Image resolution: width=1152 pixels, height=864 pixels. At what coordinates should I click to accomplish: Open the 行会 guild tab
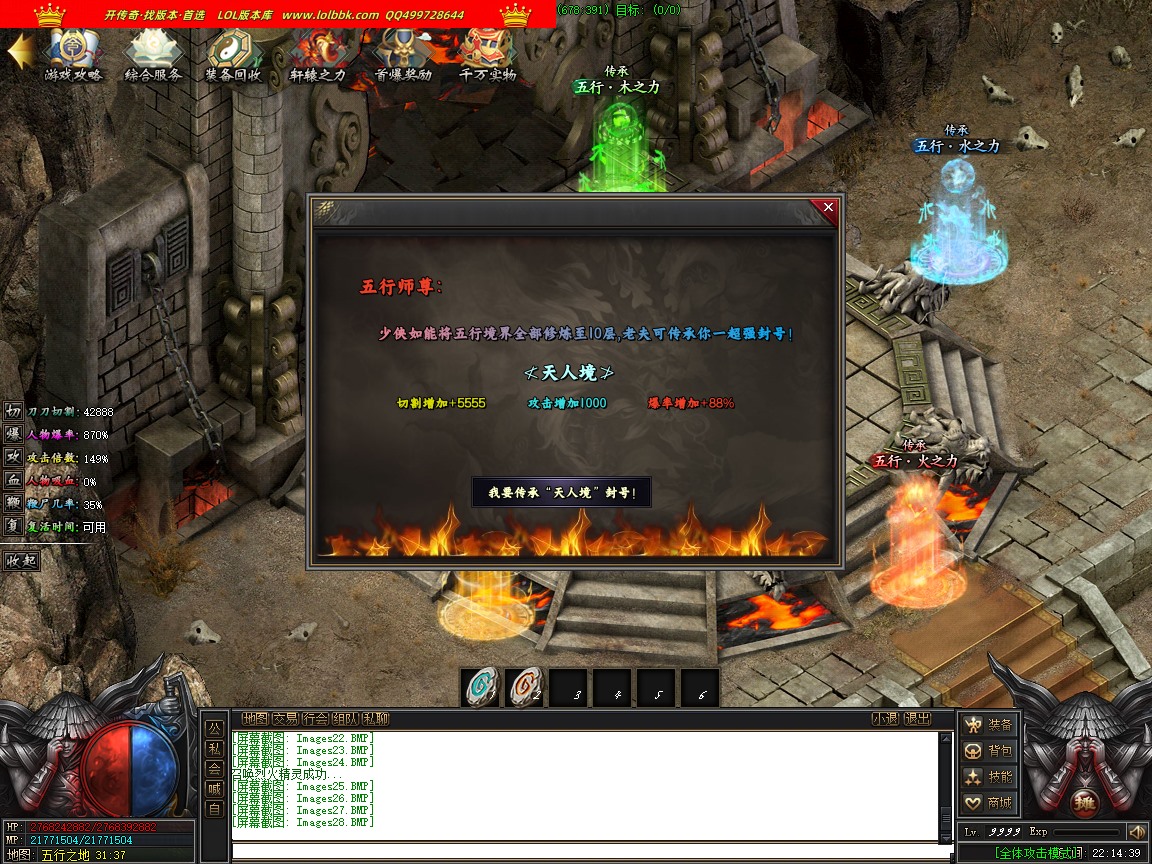tap(316, 718)
